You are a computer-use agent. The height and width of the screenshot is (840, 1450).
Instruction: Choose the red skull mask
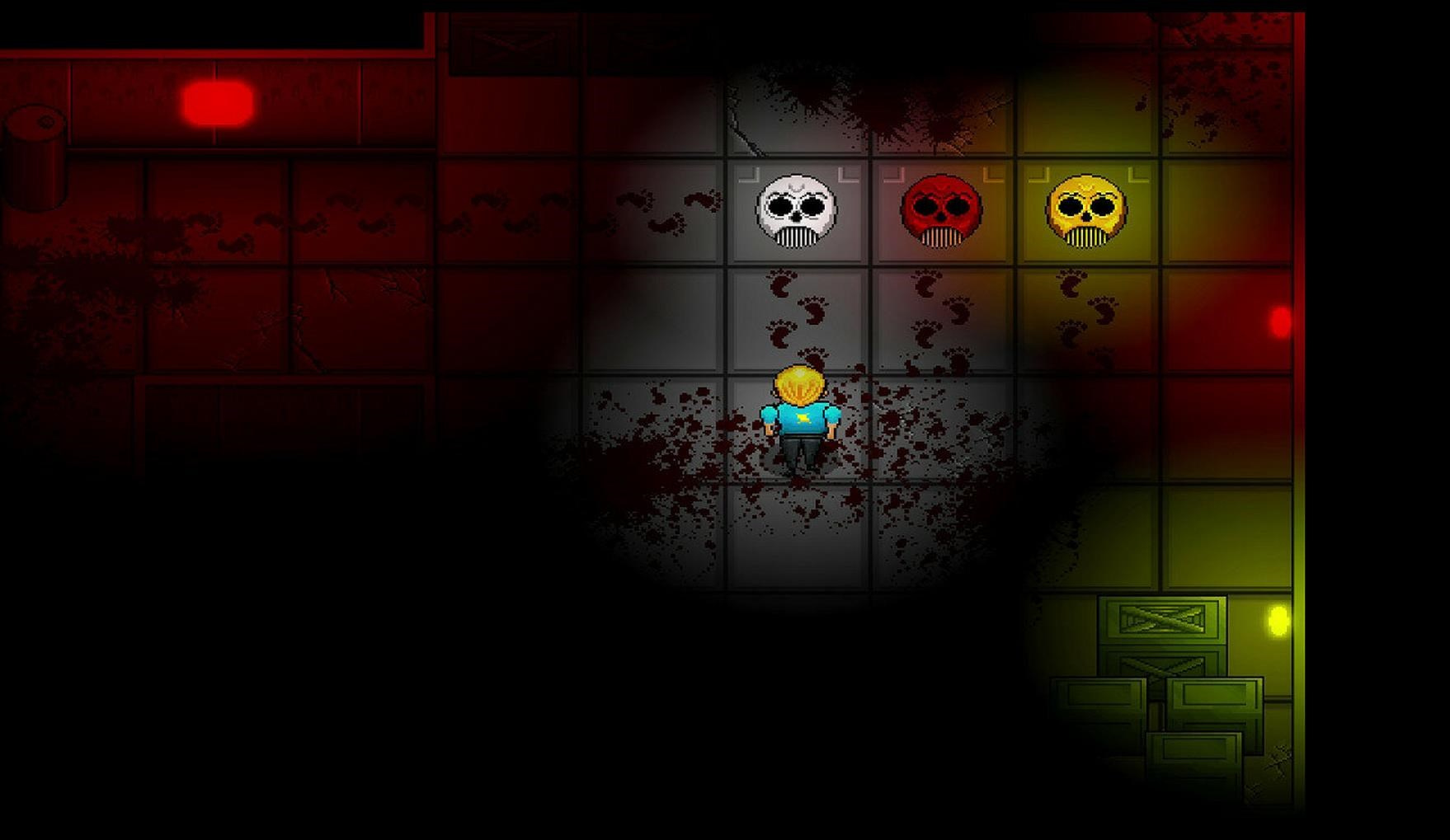[941, 210]
